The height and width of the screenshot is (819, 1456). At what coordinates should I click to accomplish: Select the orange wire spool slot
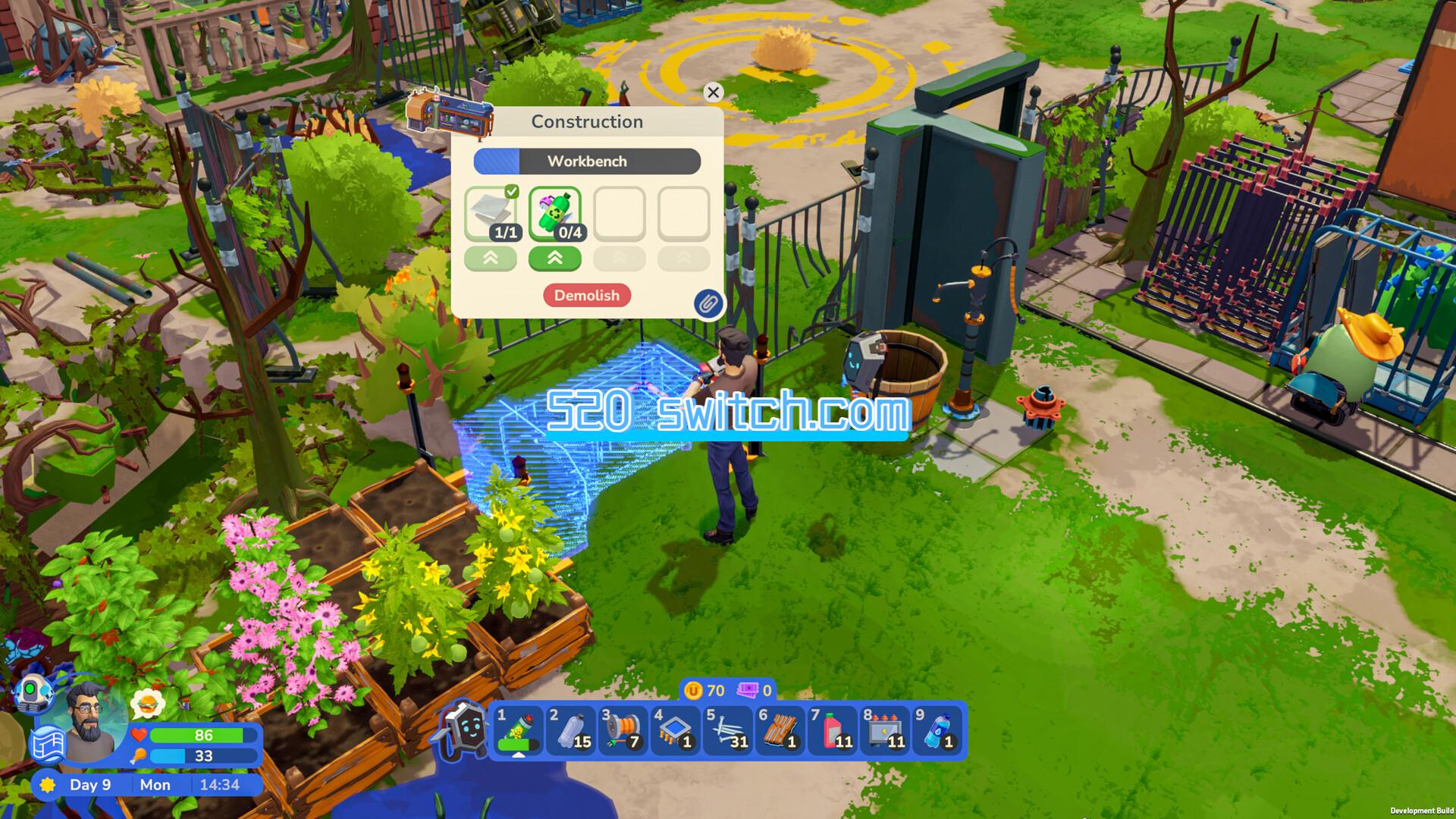click(x=623, y=731)
